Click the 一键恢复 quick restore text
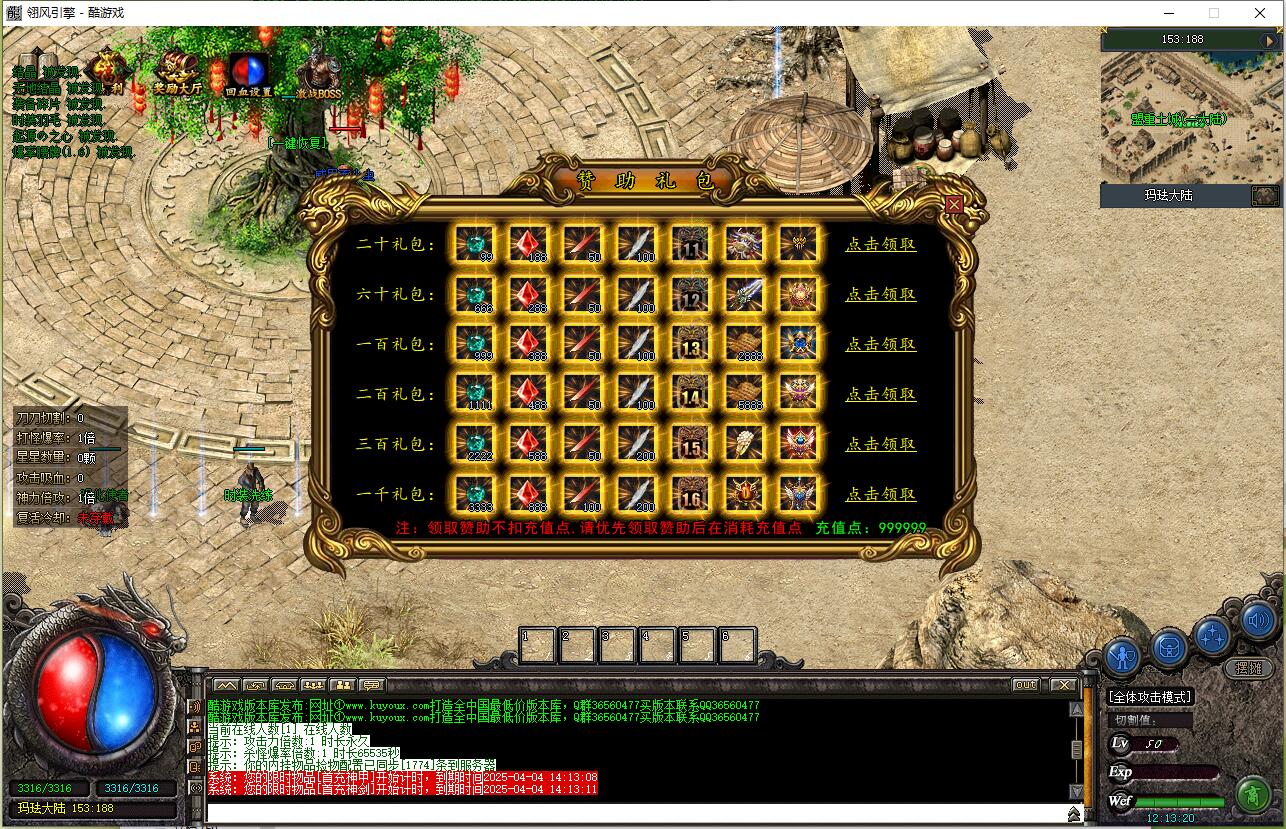The height and width of the screenshot is (829, 1286). (x=298, y=143)
